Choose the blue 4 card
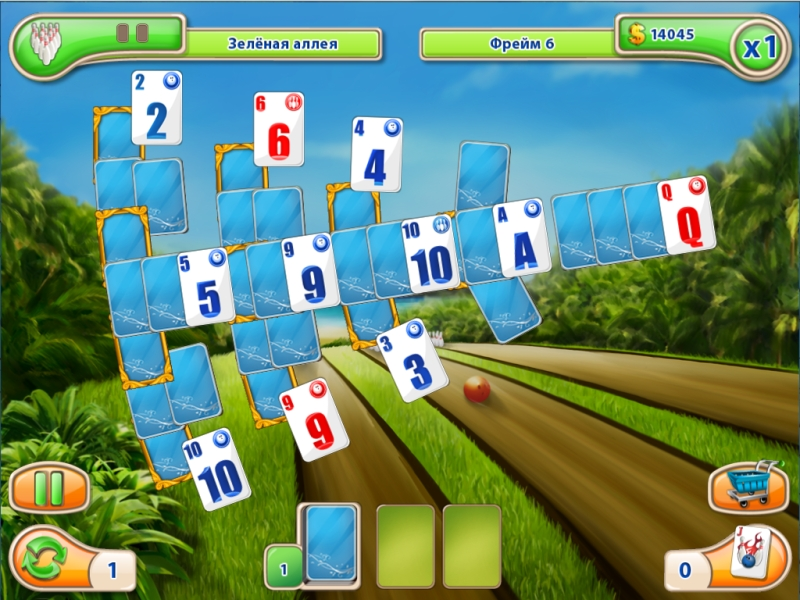800x600 pixels. (376, 155)
